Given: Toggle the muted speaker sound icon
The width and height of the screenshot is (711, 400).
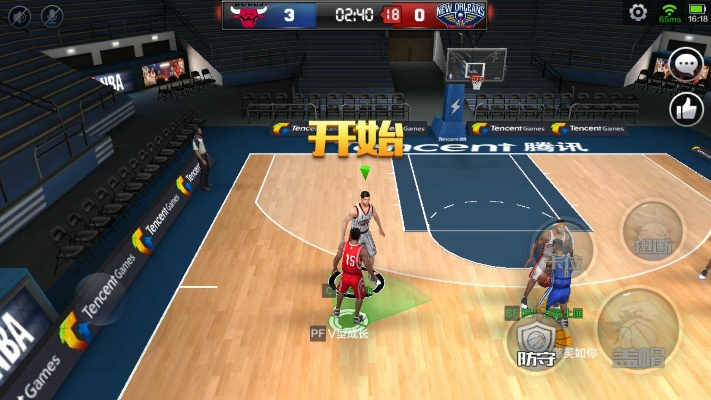Looking at the screenshot, I should (x=20, y=16).
